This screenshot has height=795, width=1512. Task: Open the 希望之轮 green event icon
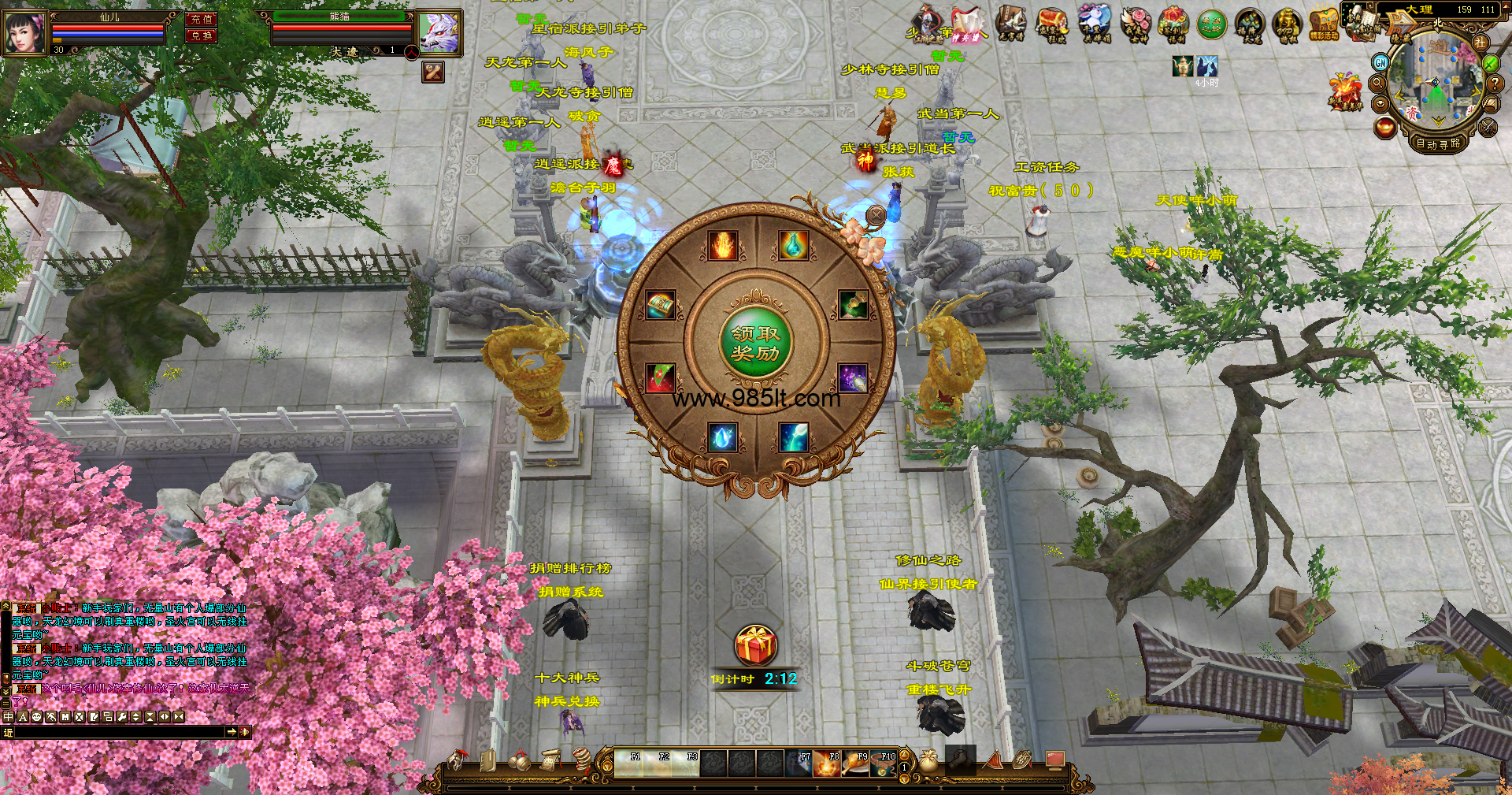(1212, 25)
